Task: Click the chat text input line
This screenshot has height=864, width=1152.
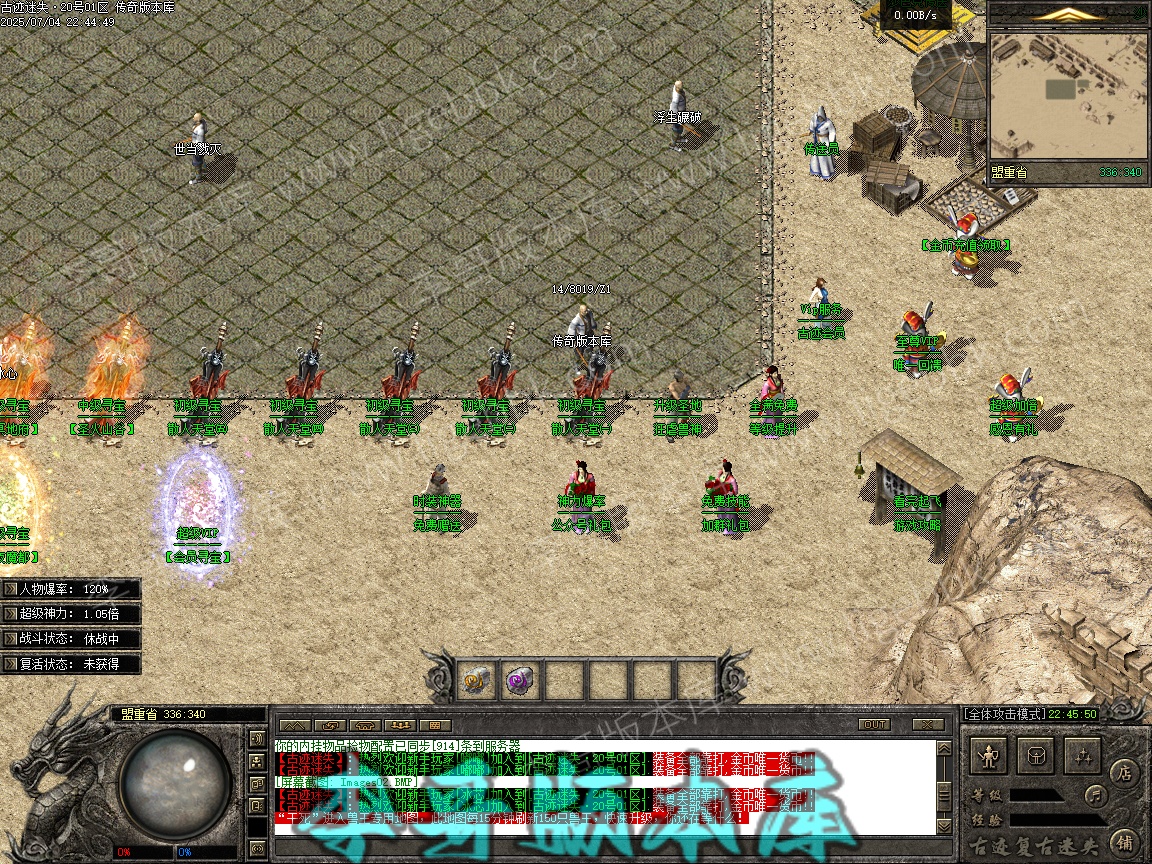Action: (x=600, y=846)
